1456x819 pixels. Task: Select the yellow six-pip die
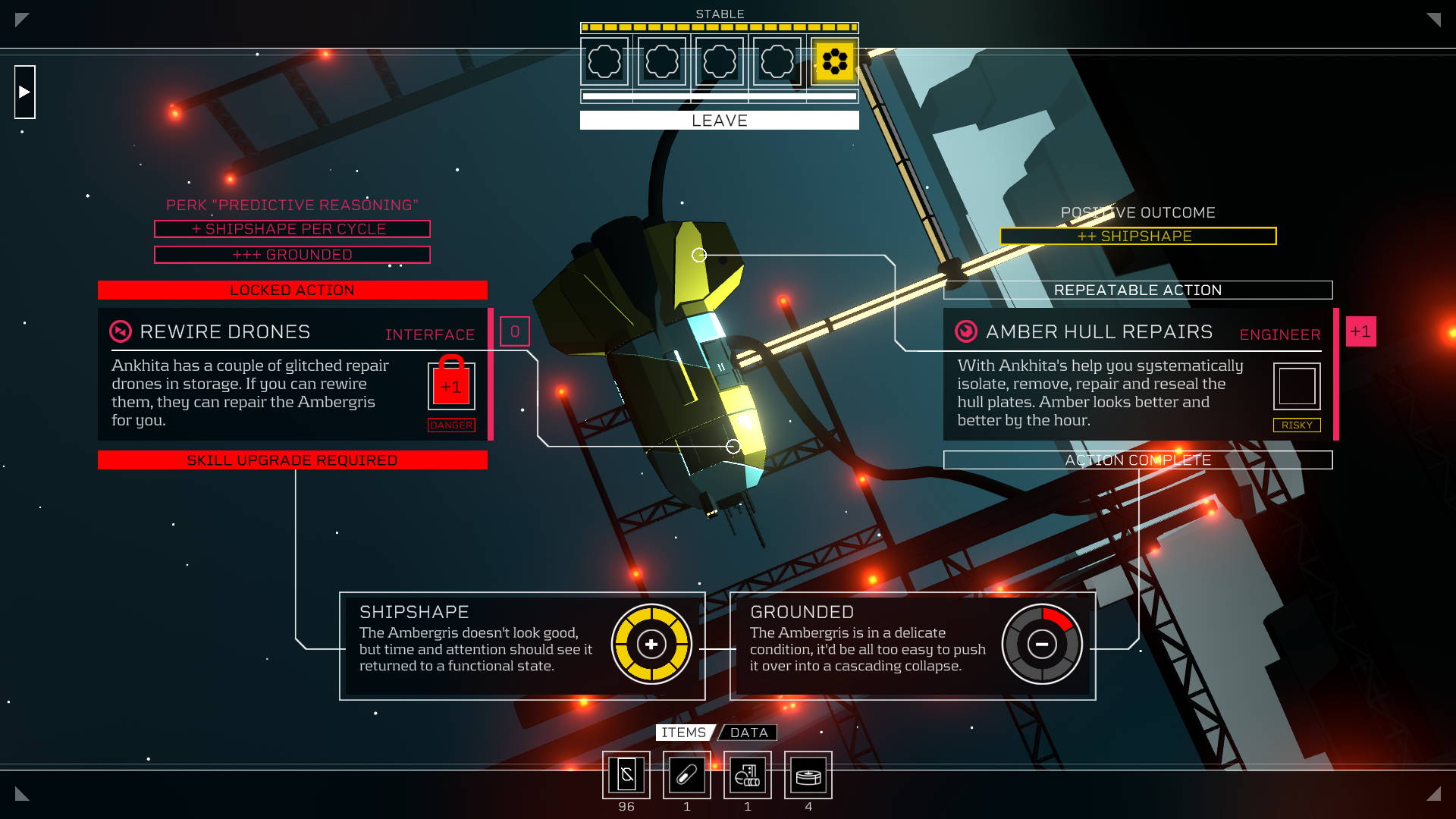pyautogui.click(x=834, y=61)
